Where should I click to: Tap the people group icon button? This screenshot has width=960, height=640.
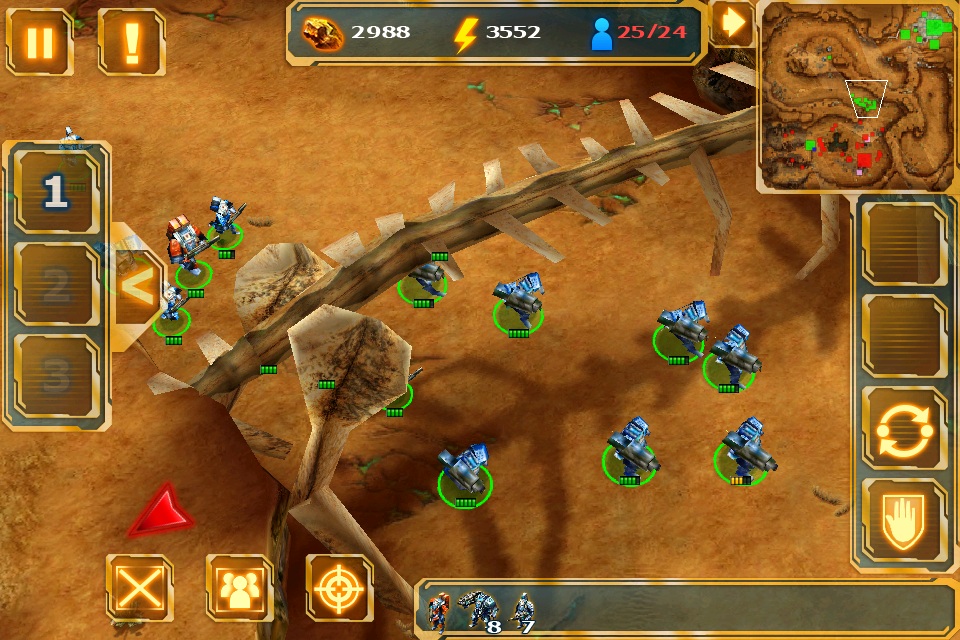pyautogui.click(x=239, y=589)
